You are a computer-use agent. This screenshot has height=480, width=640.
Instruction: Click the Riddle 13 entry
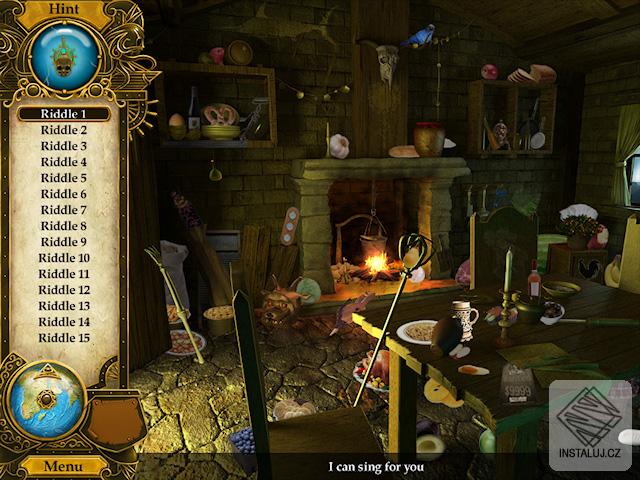(x=63, y=306)
